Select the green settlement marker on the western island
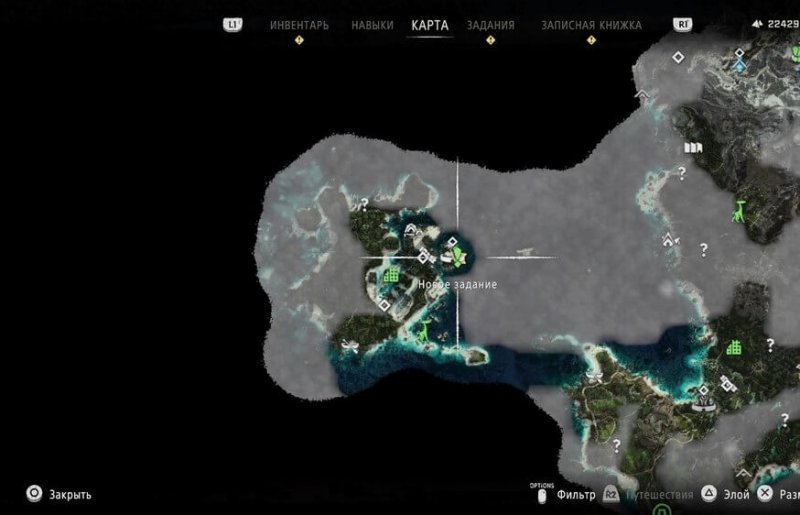The height and width of the screenshot is (515, 800). click(392, 273)
